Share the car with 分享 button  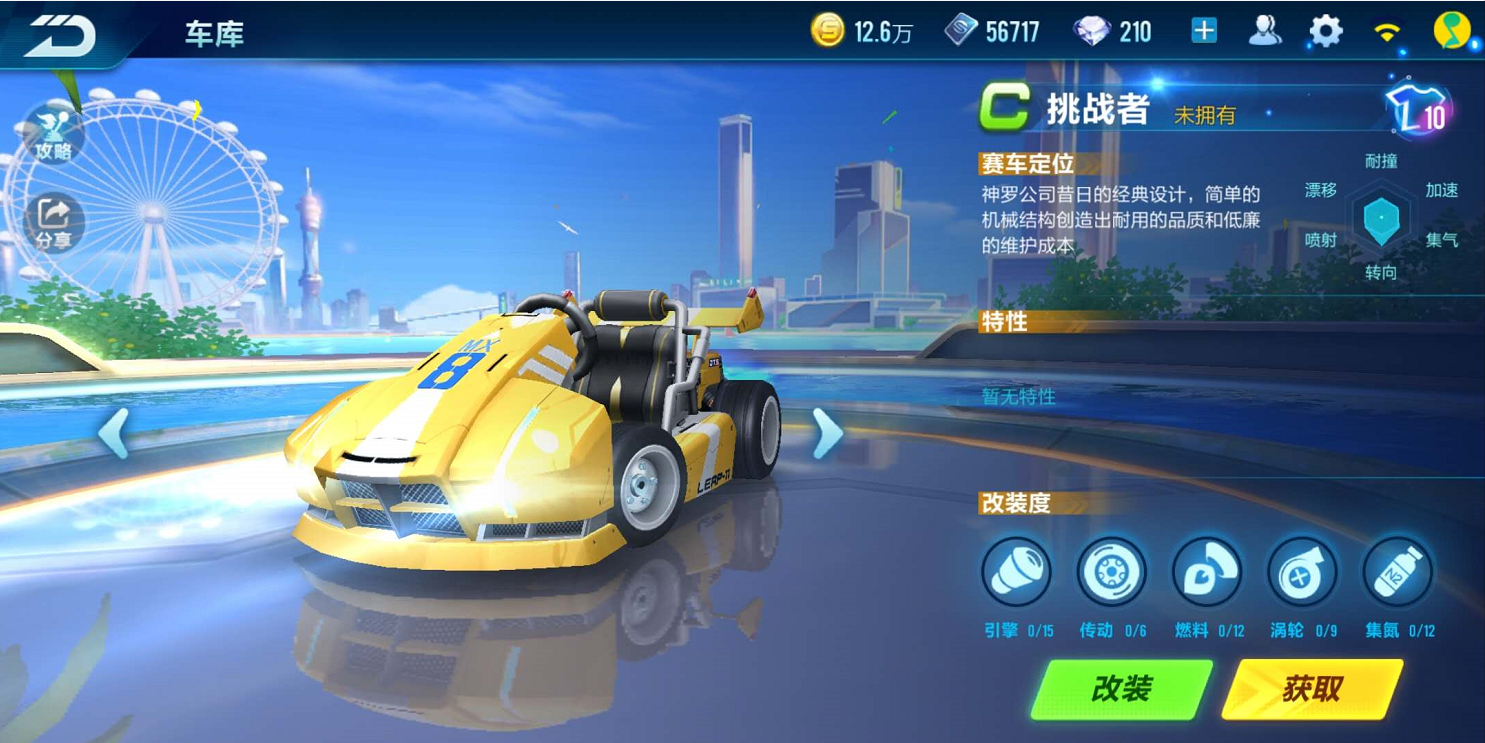point(54,223)
